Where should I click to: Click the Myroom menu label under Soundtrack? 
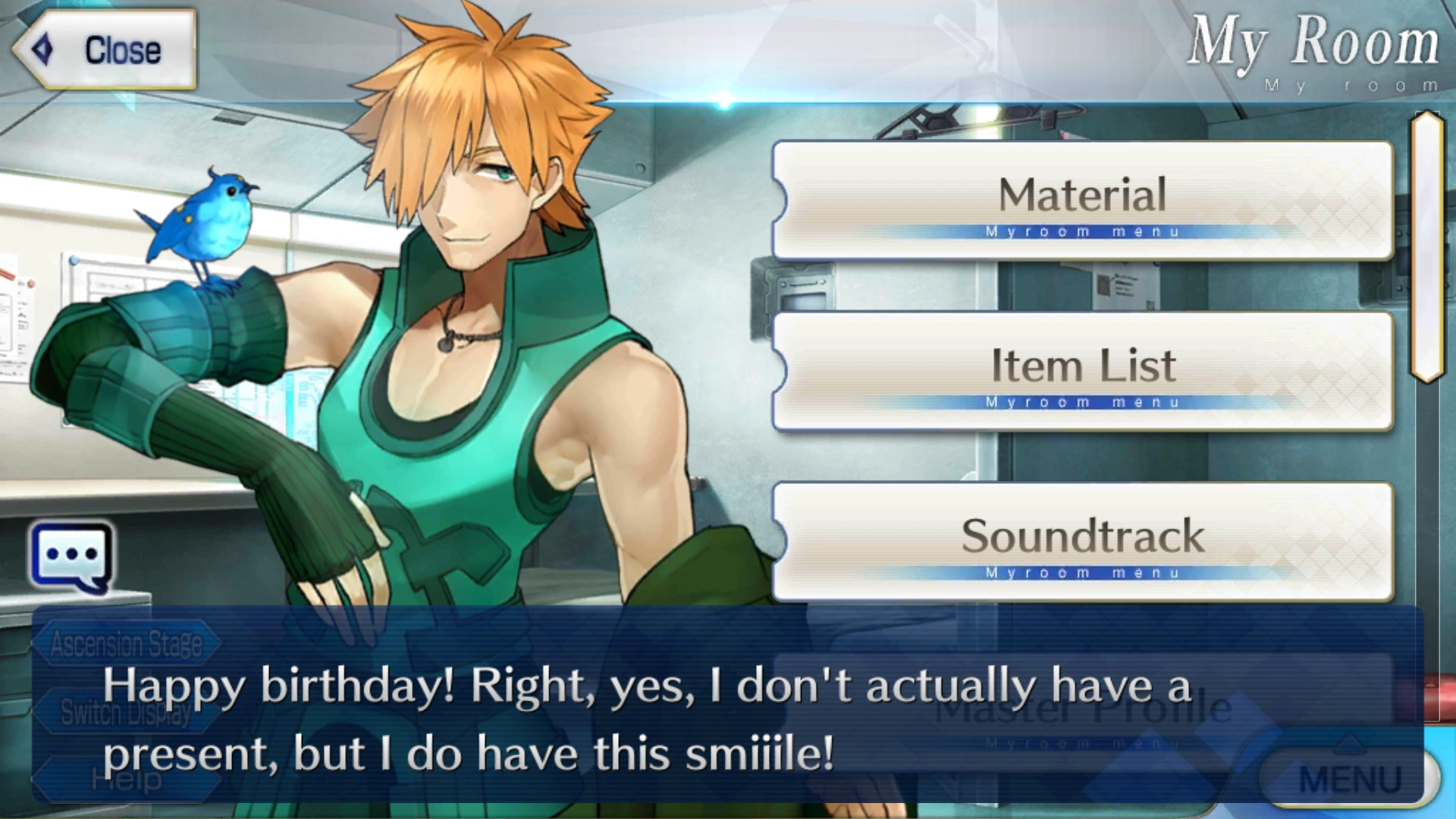pos(1083,573)
